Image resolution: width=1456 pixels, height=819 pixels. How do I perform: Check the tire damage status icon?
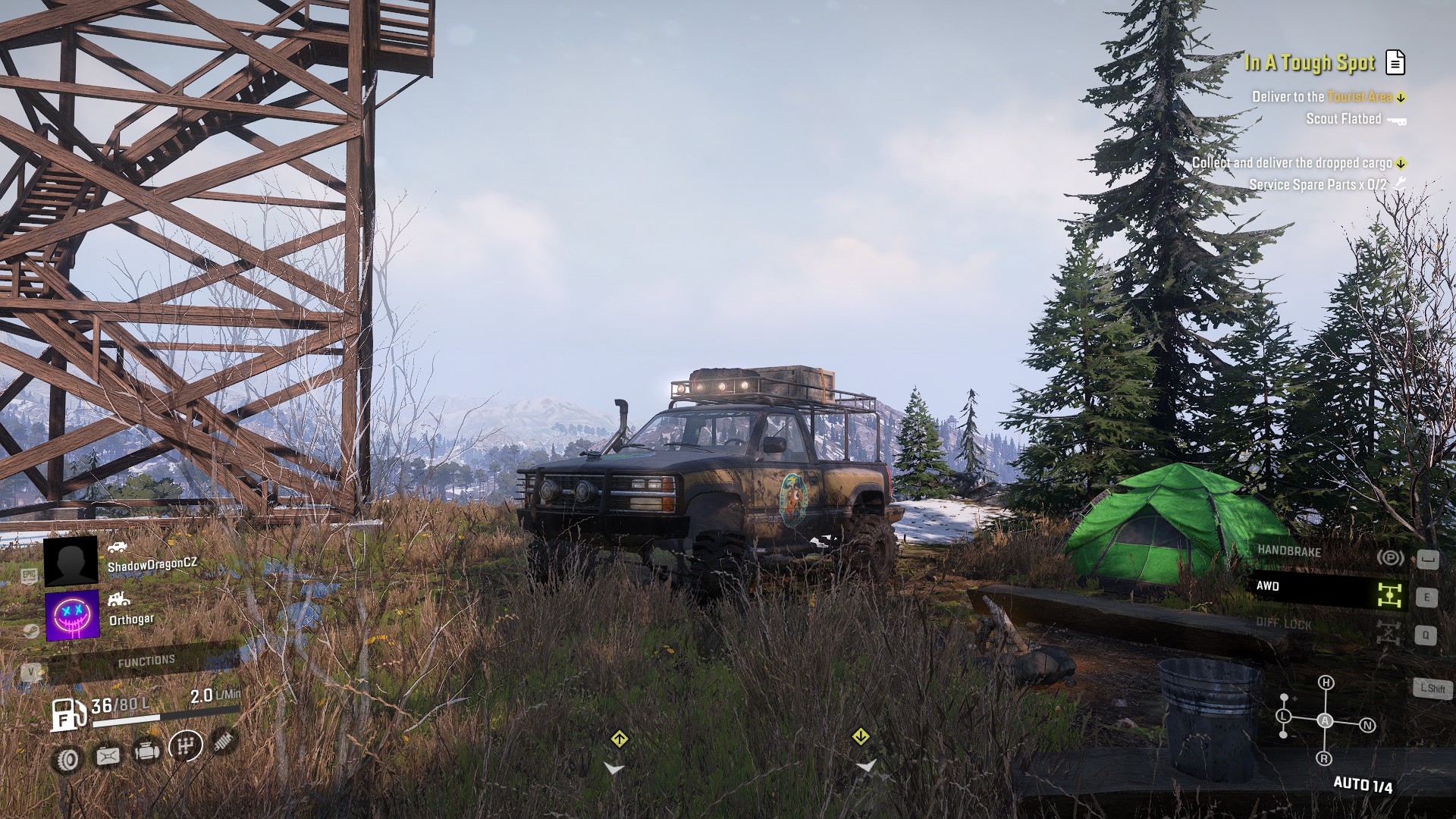pyautogui.click(x=68, y=759)
